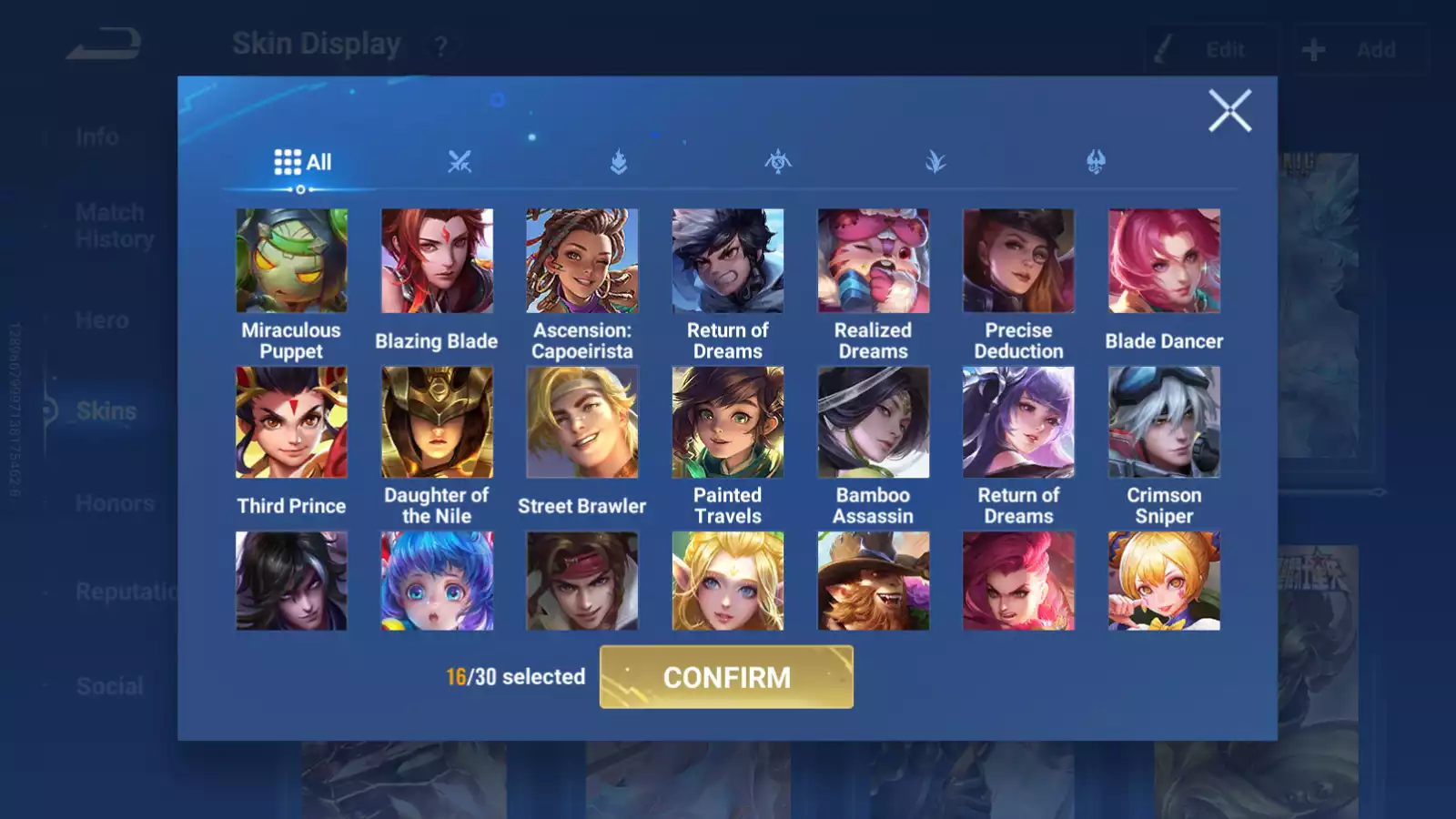The height and width of the screenshot is (819, 1456).
Task: Choose the Precise Deduction skin
Action: tap(1018, 261)
